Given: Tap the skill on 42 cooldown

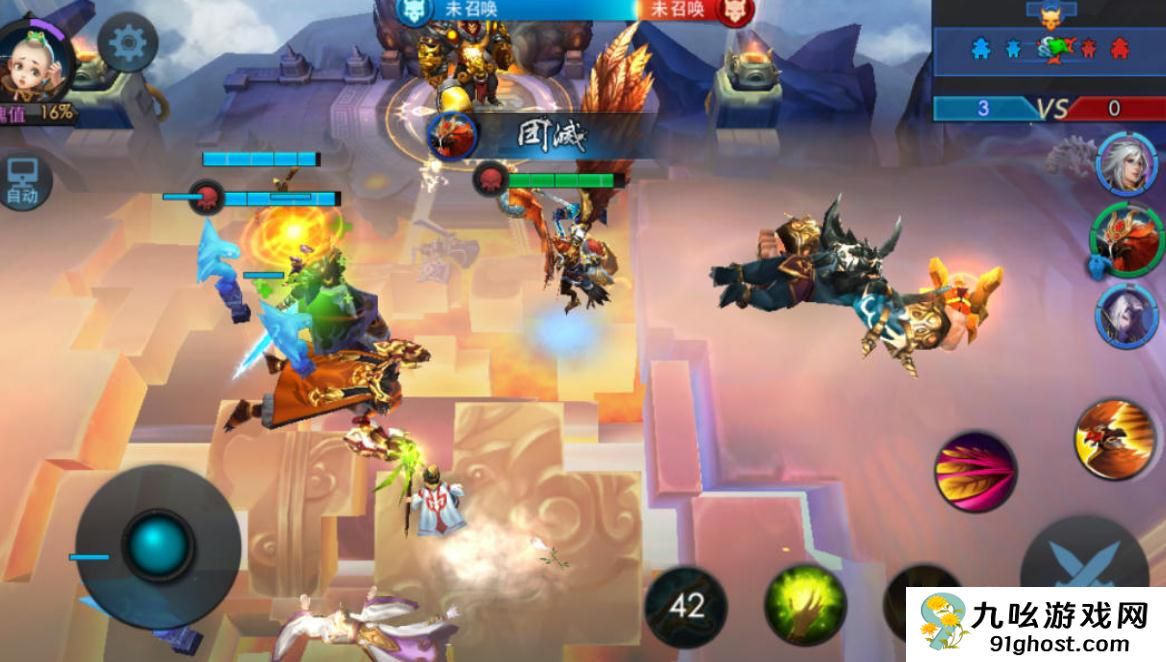Looking at the screenshot, I should [x=685, y=605].
